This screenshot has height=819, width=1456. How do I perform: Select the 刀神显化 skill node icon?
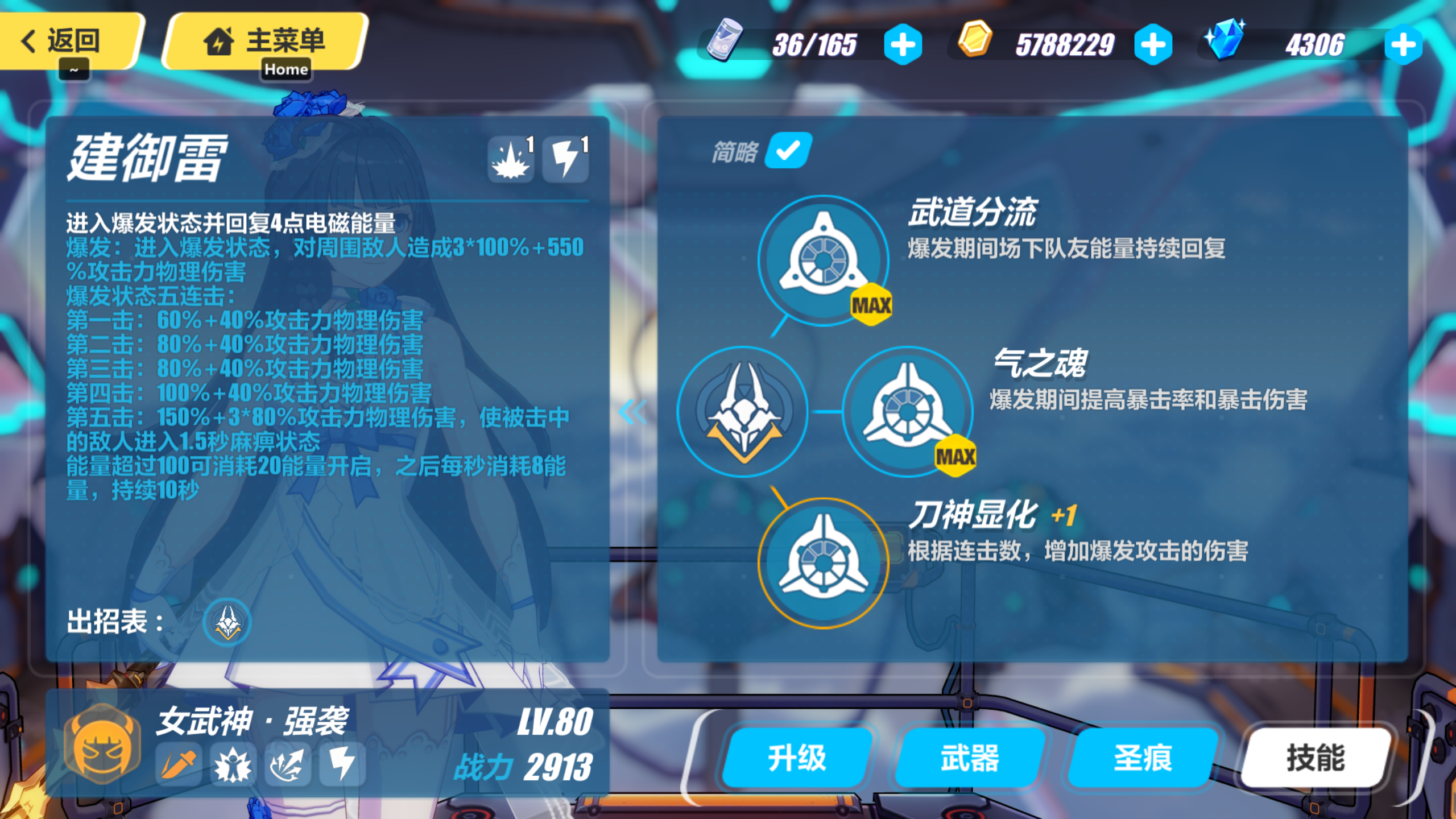[x=823, y=561]
